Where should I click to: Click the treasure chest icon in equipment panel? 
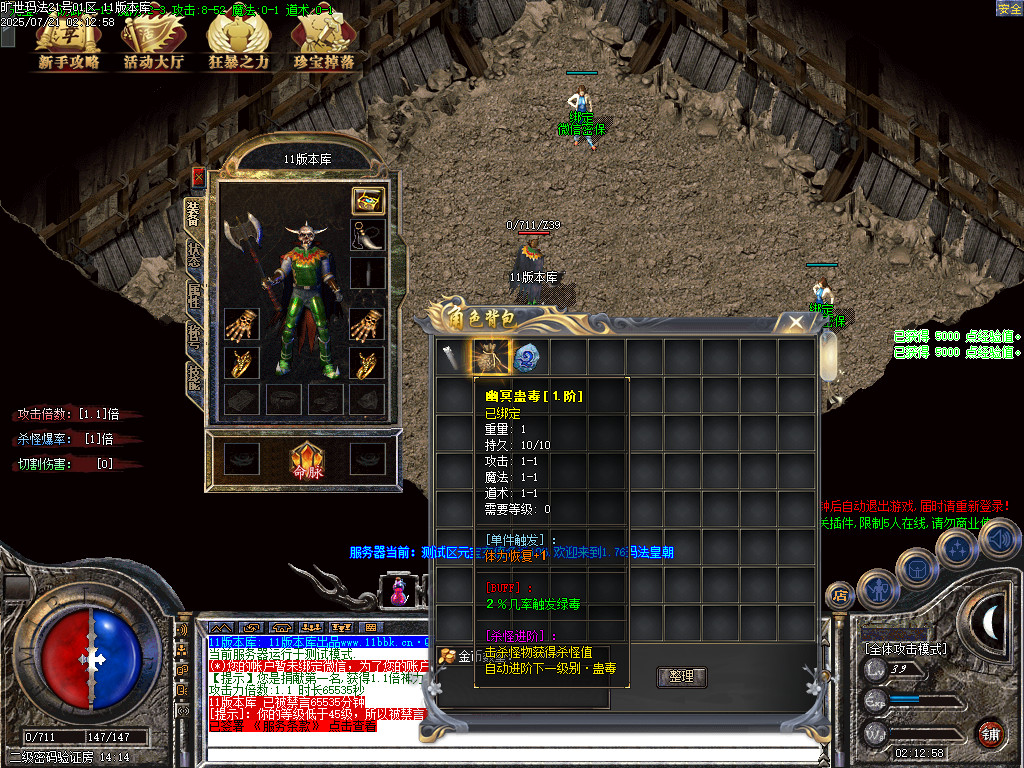pyautogui.click(x=367, y=200)
